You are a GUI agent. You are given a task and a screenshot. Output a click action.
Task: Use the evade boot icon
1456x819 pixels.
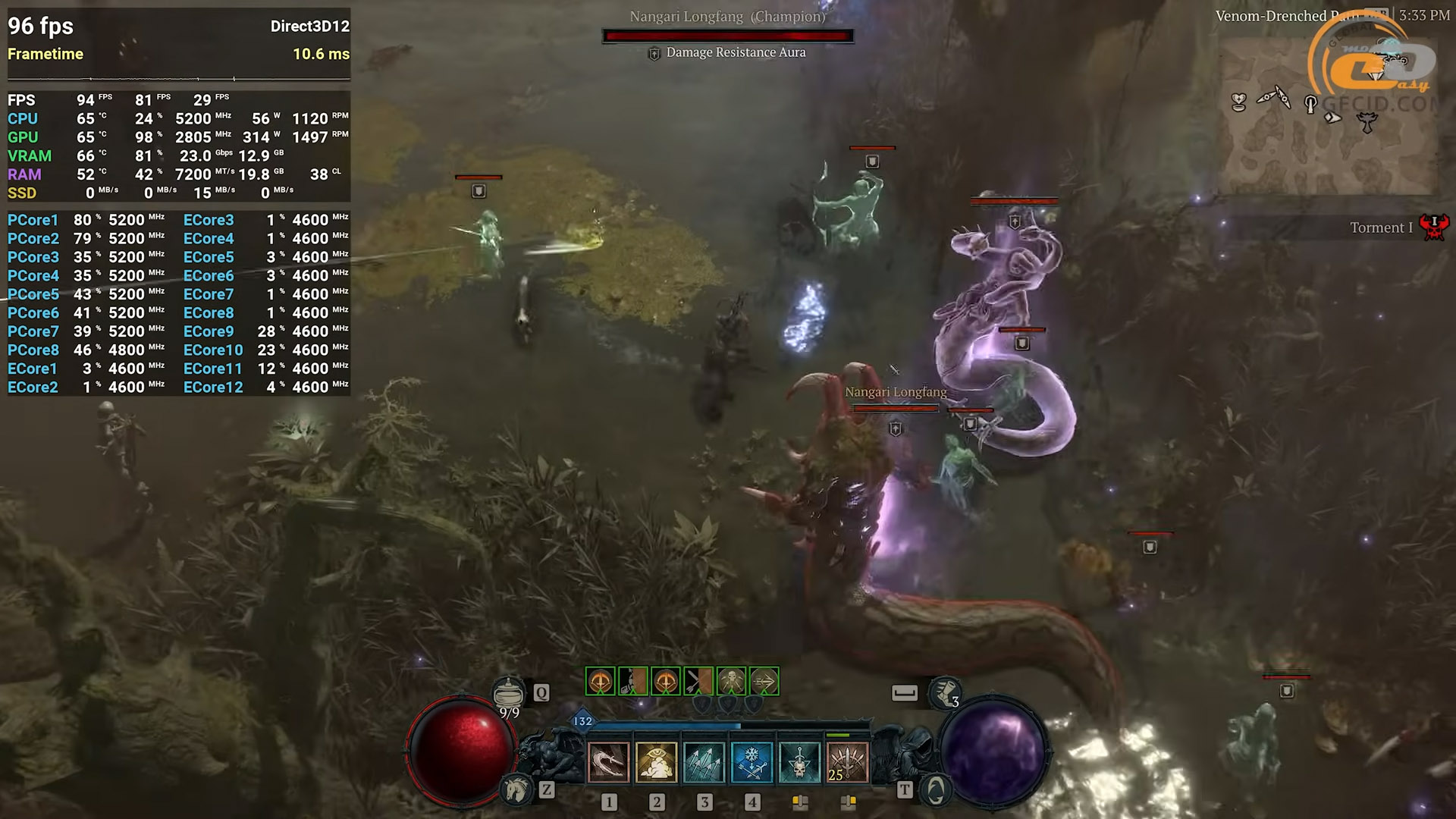tap(945, 692)
